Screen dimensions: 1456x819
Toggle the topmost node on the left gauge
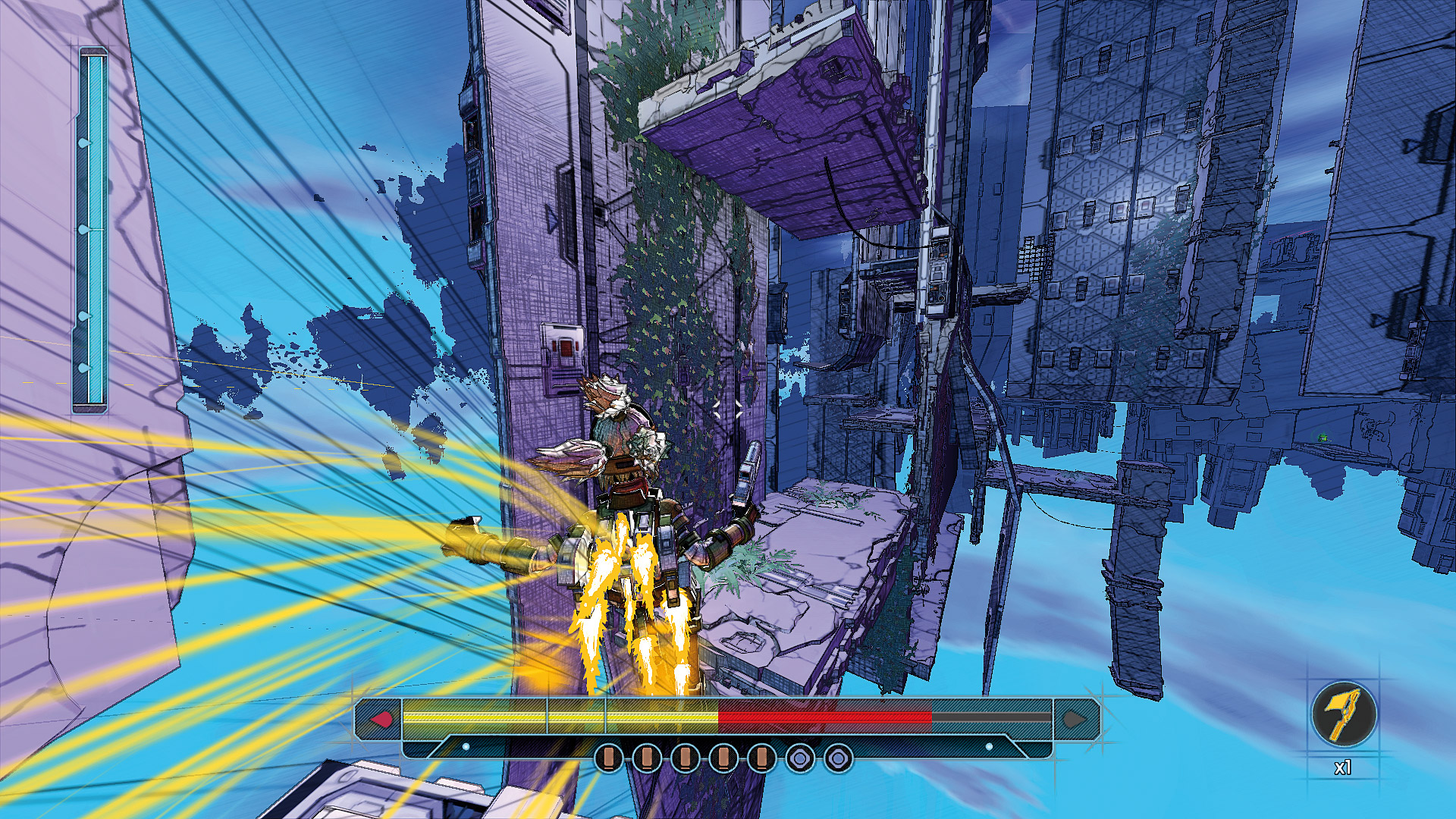click(x=85, y=143)
